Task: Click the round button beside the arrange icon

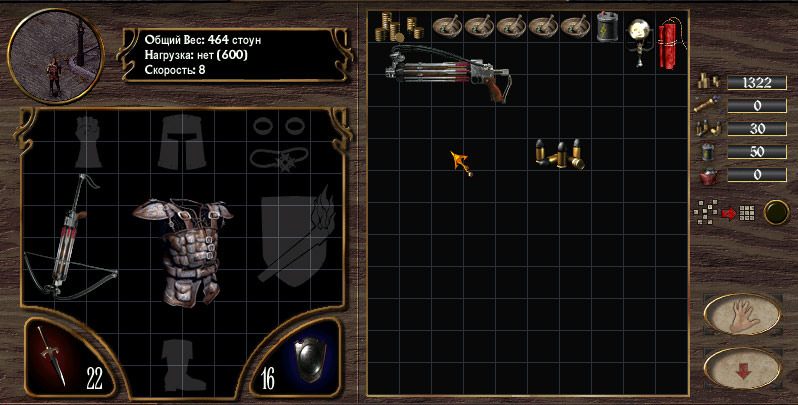Action: (775, 212)
